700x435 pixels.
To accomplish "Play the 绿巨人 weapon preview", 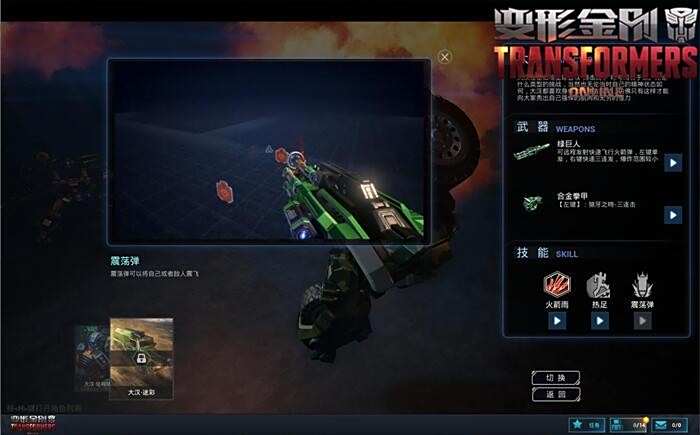I will [673, 163].
